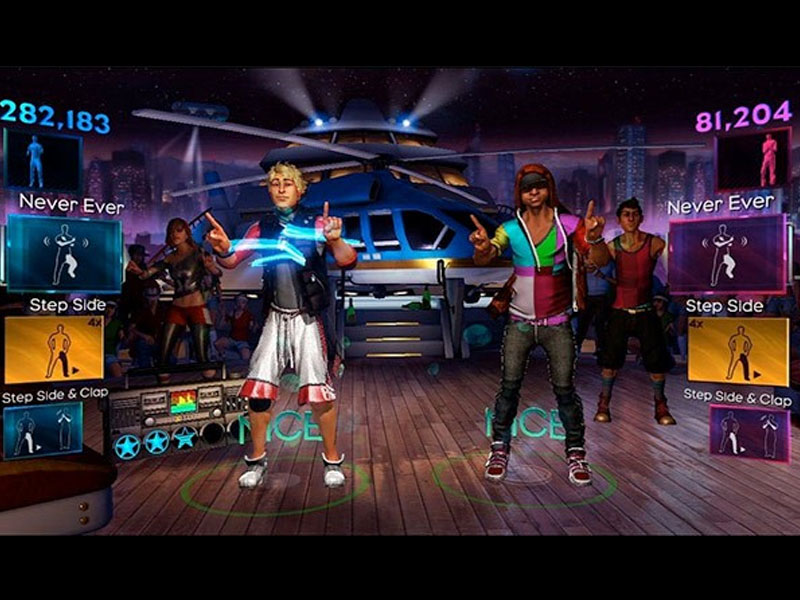Click the pink player silhouette thumbnail
This screenshot has height=600, width=800.
752,159
